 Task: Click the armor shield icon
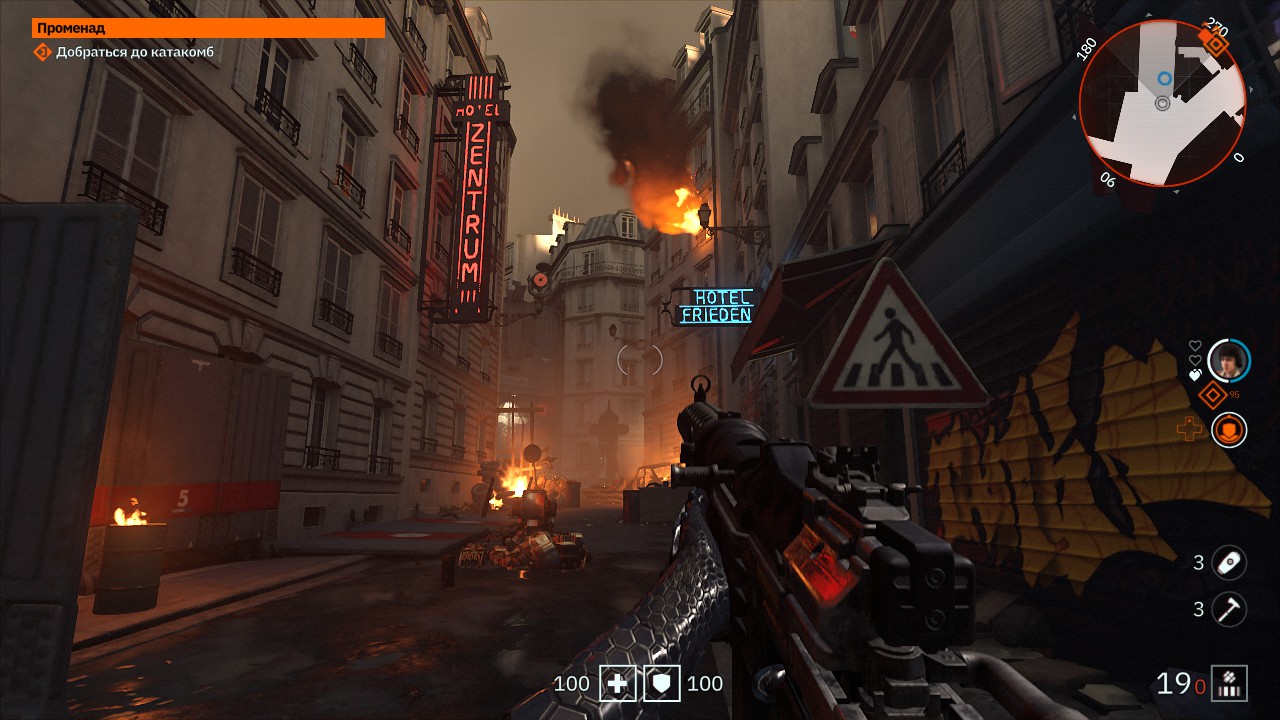[661, 684]
